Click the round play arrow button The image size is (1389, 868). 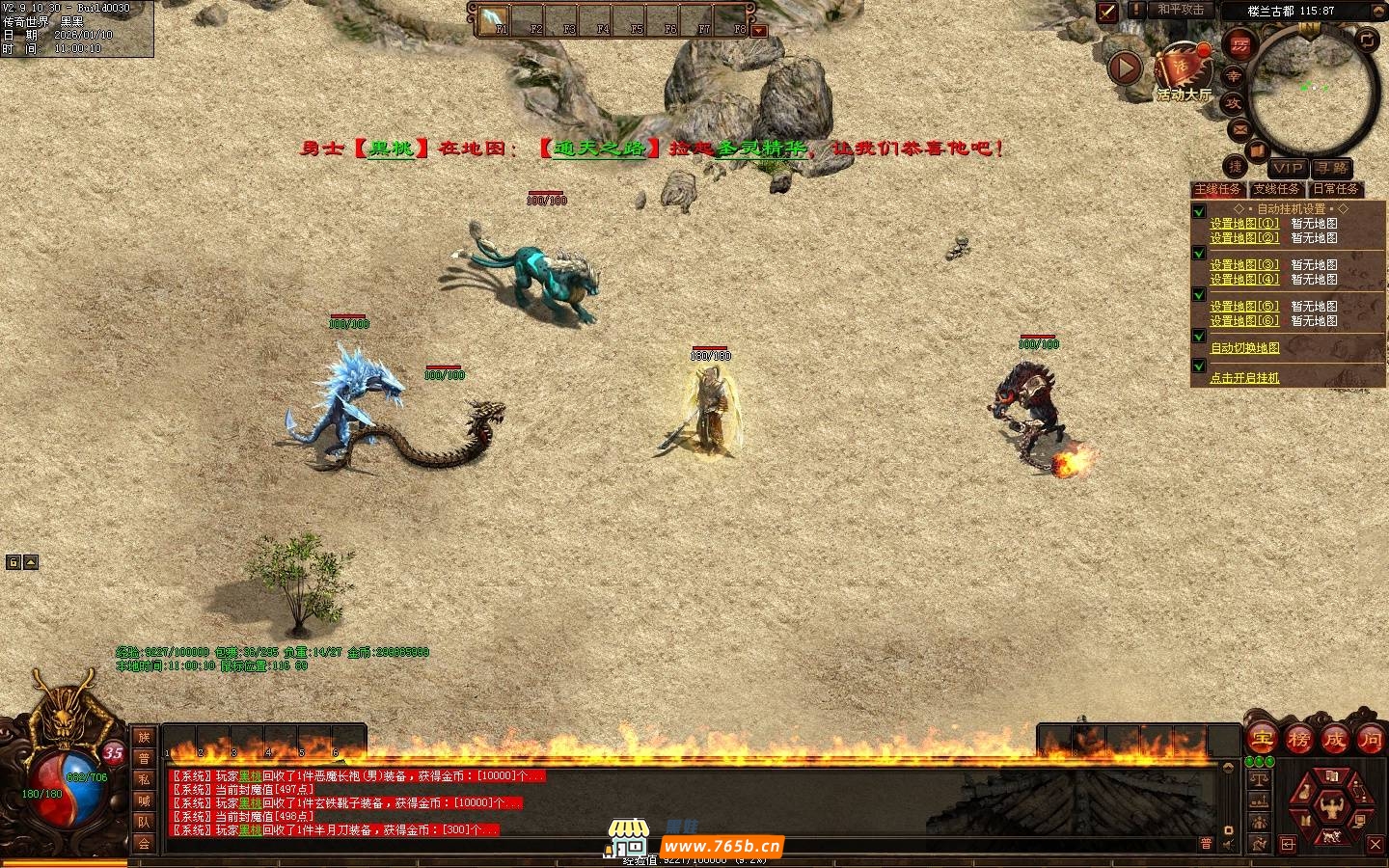(1125, 68)
